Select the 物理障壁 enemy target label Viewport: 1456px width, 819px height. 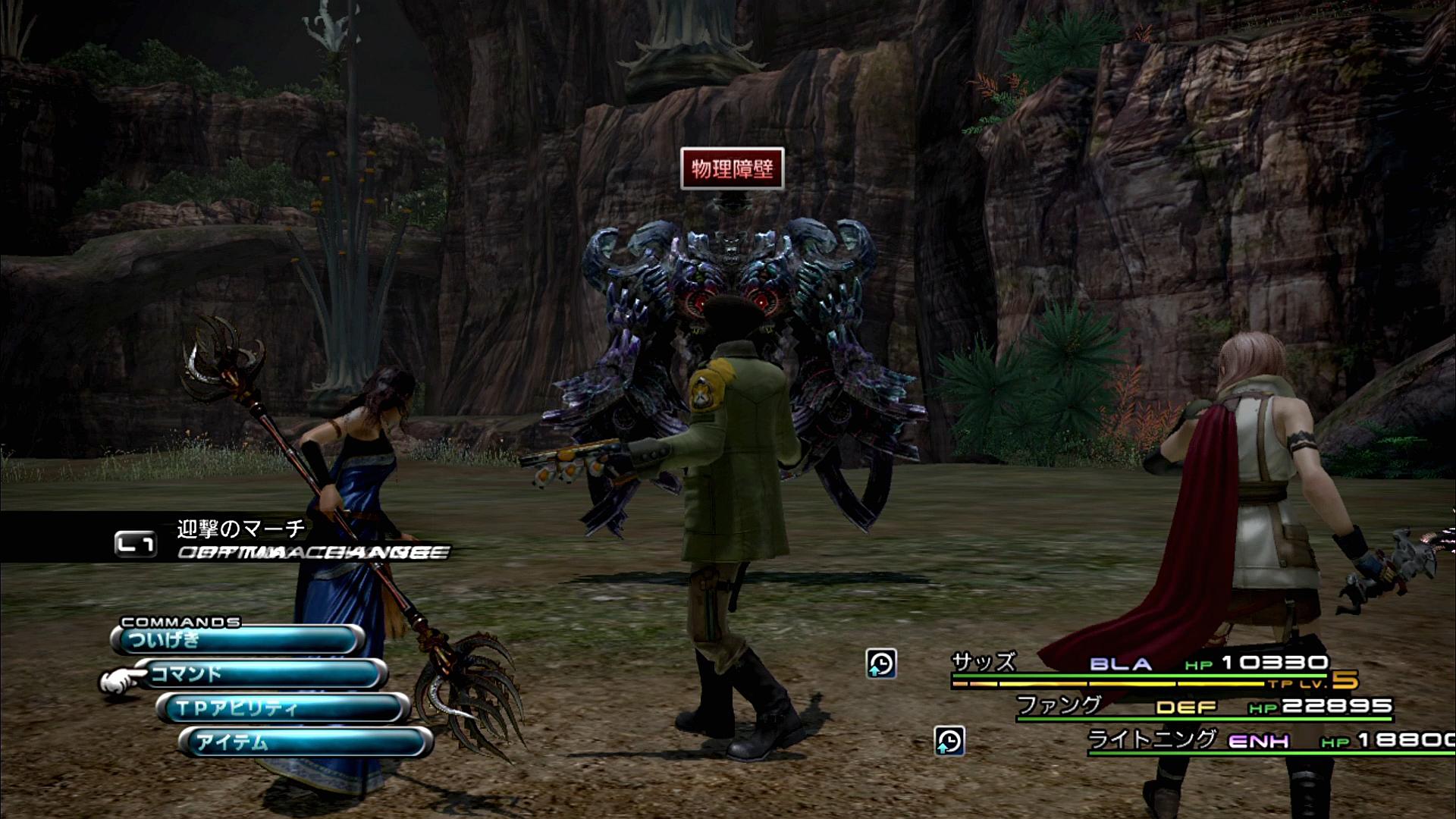[x=732, y=168]
